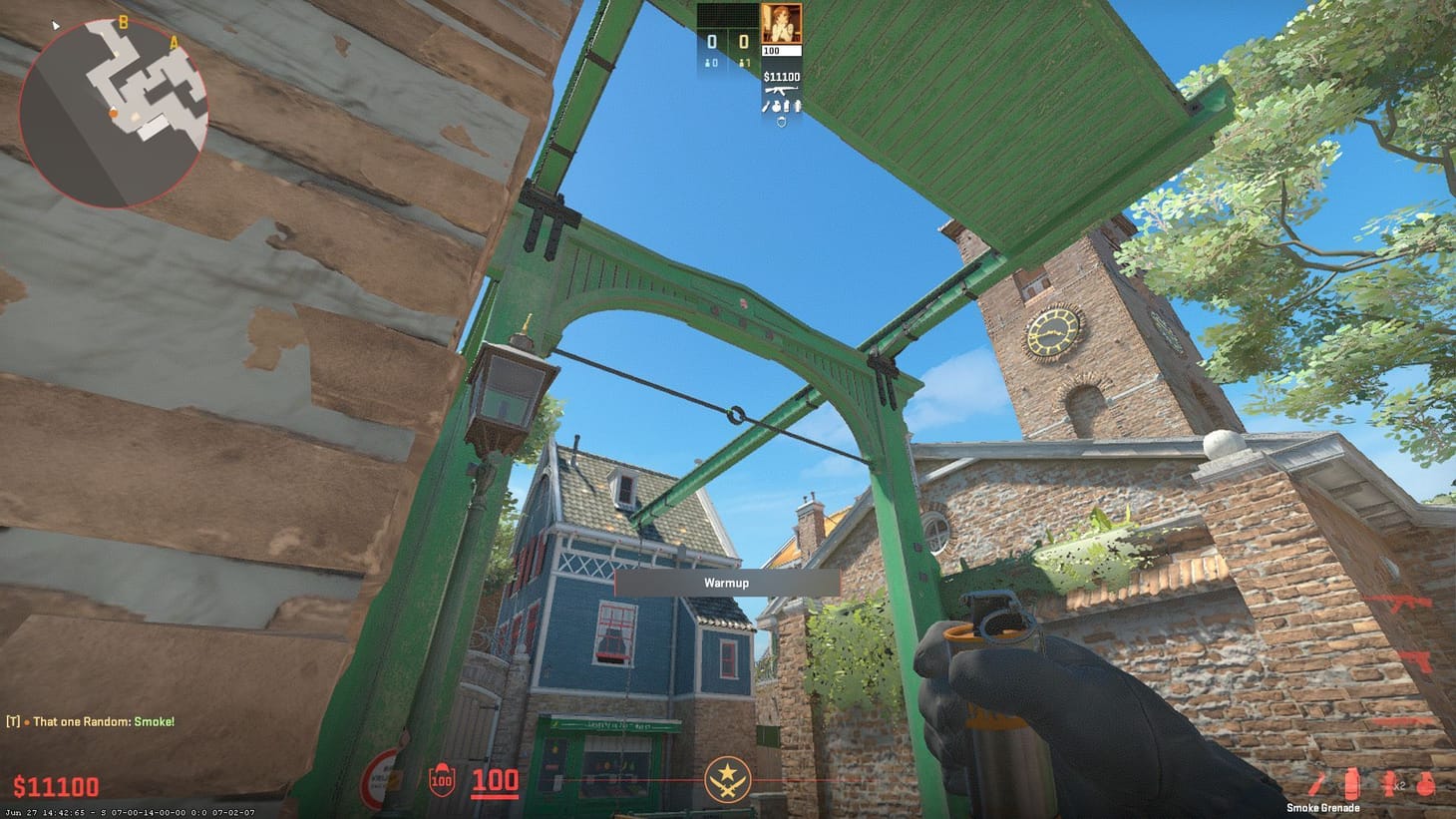Screen dimensions: 1456x819
Task: Click the red primary weapon icon on the right edge
Action: [x=1399, y=604]
